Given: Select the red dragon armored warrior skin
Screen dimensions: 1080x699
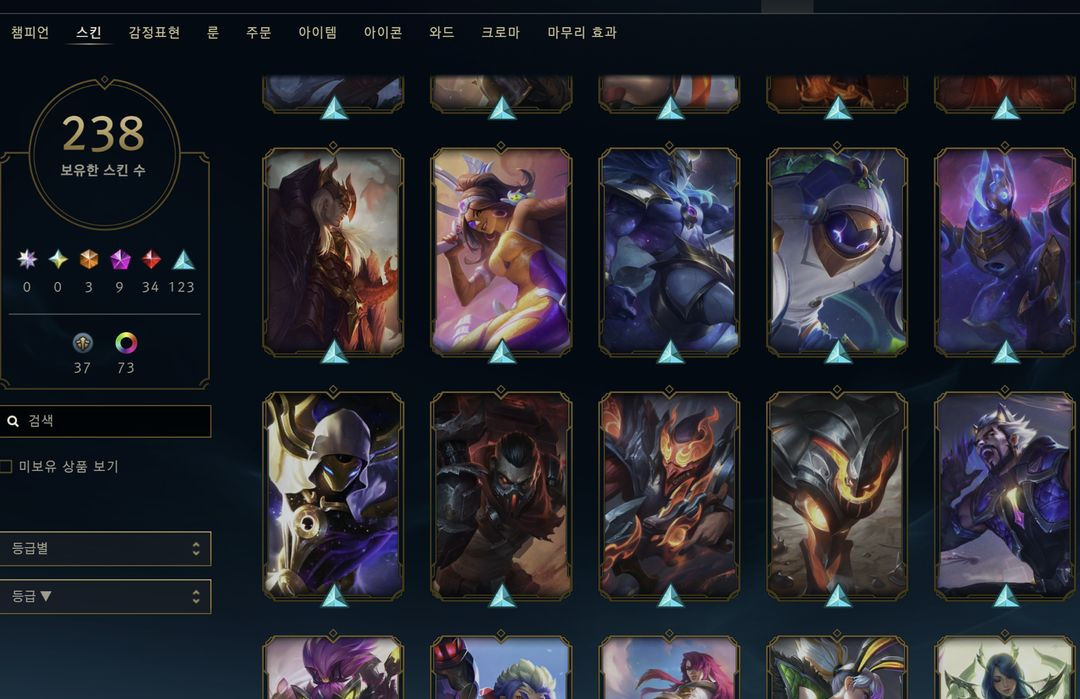Looking at the screenshot, I should point(333,250).
